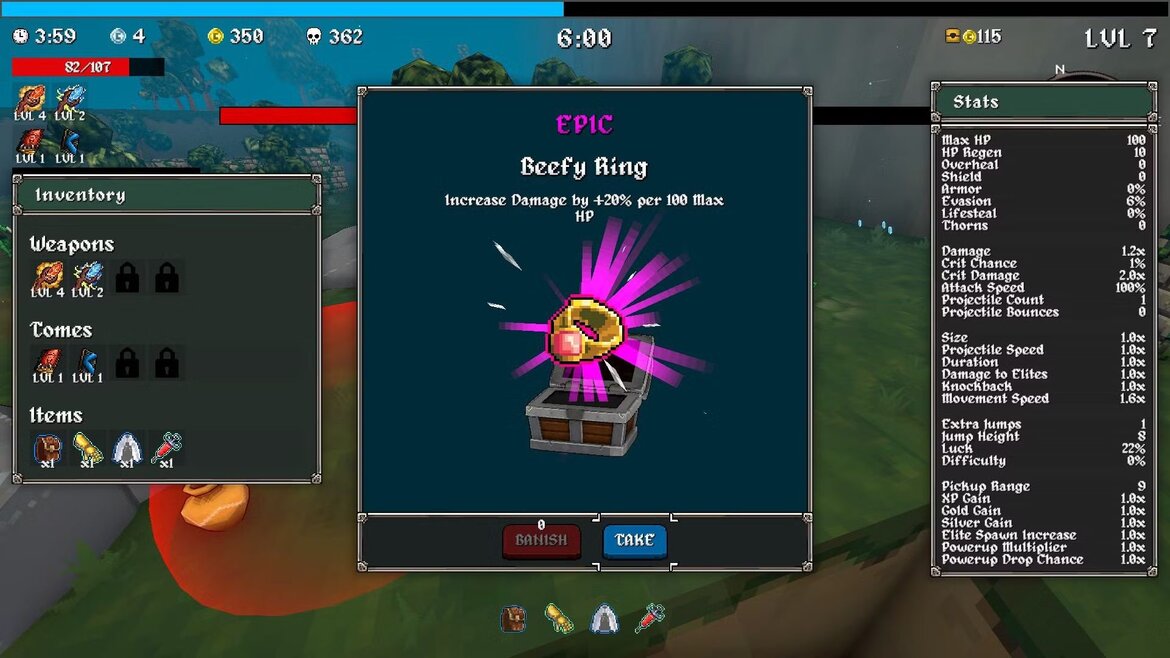The image size is (1170, 658).
Task: Select the lightning weapon in Inventory Weapons
Action: pyautogui.click(x=87, y=277)
